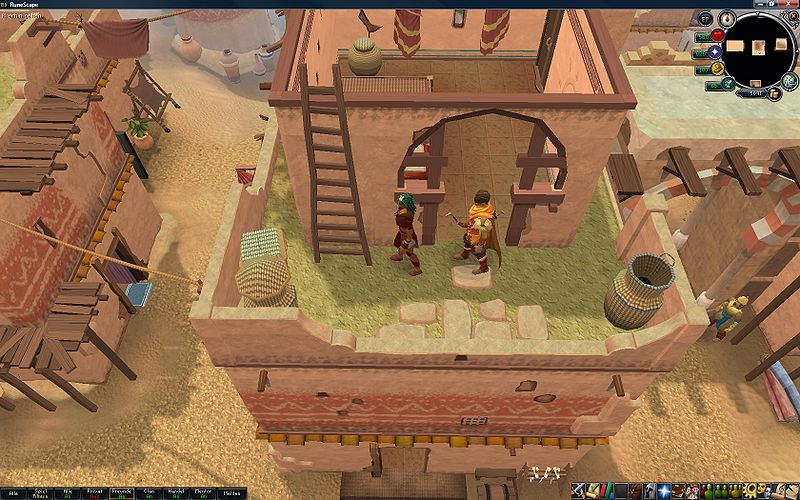Switch to the Freunde chat tab
The width and height of the screenshot is (800, 500).
click(122, 493)
